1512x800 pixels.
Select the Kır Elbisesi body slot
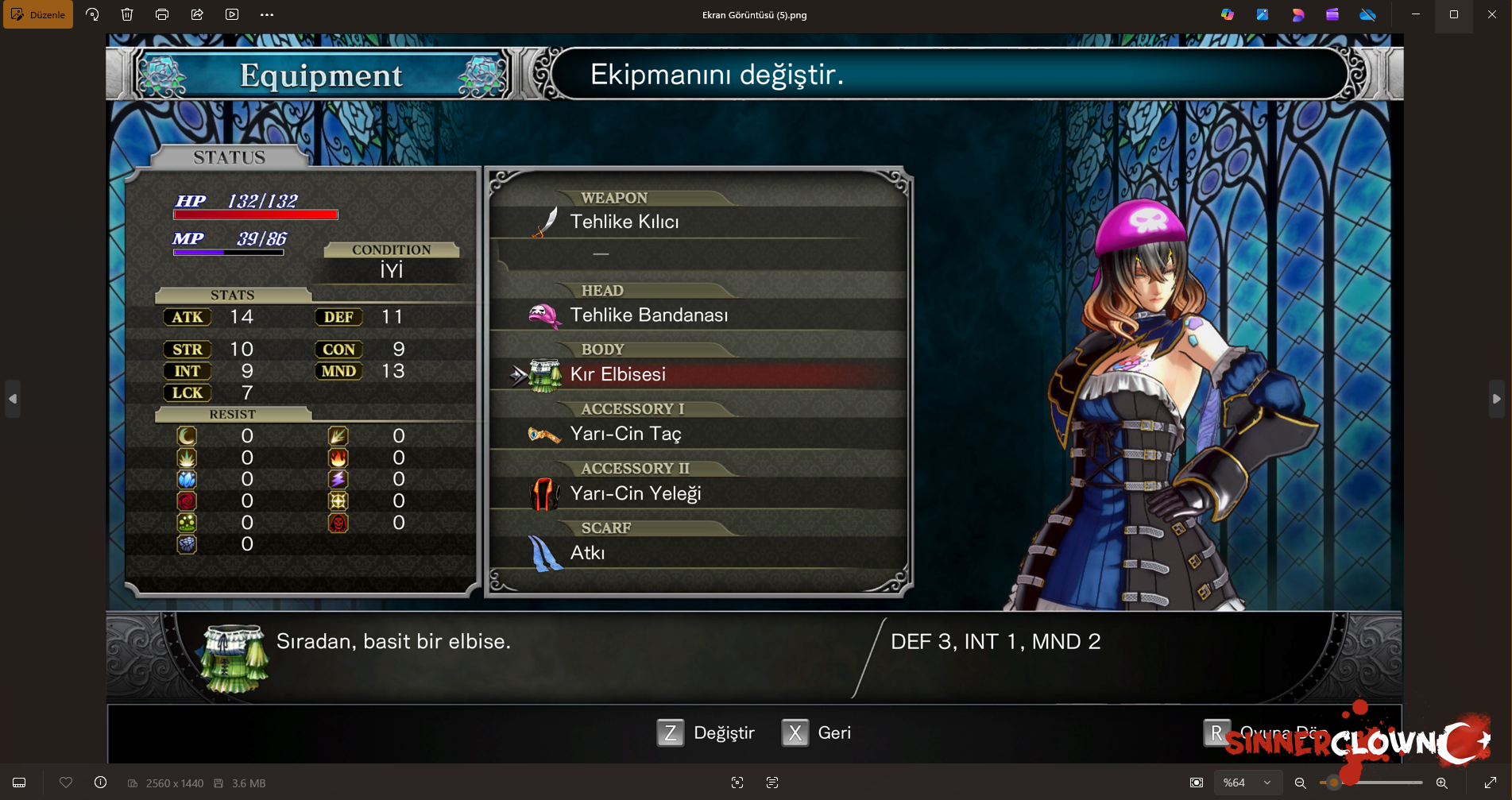pyautogui.click(x=618, y=375)
